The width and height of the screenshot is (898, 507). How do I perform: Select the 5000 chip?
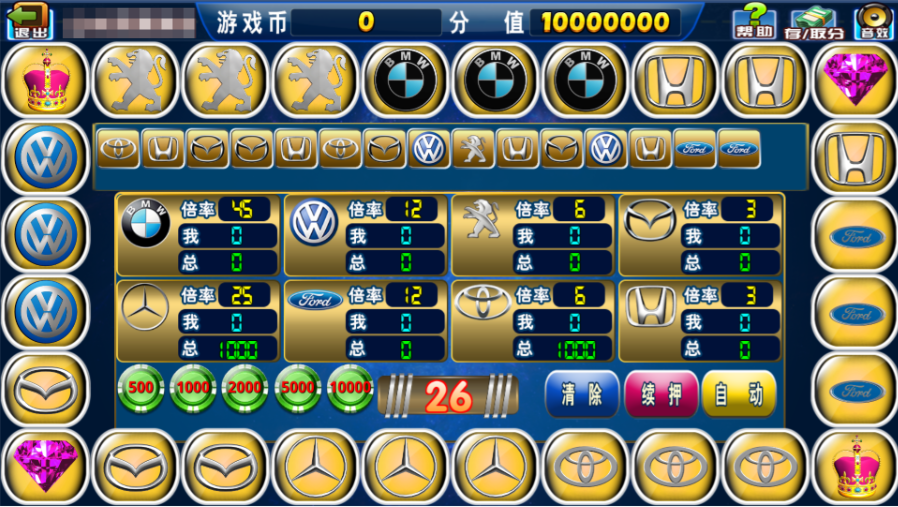298,389
